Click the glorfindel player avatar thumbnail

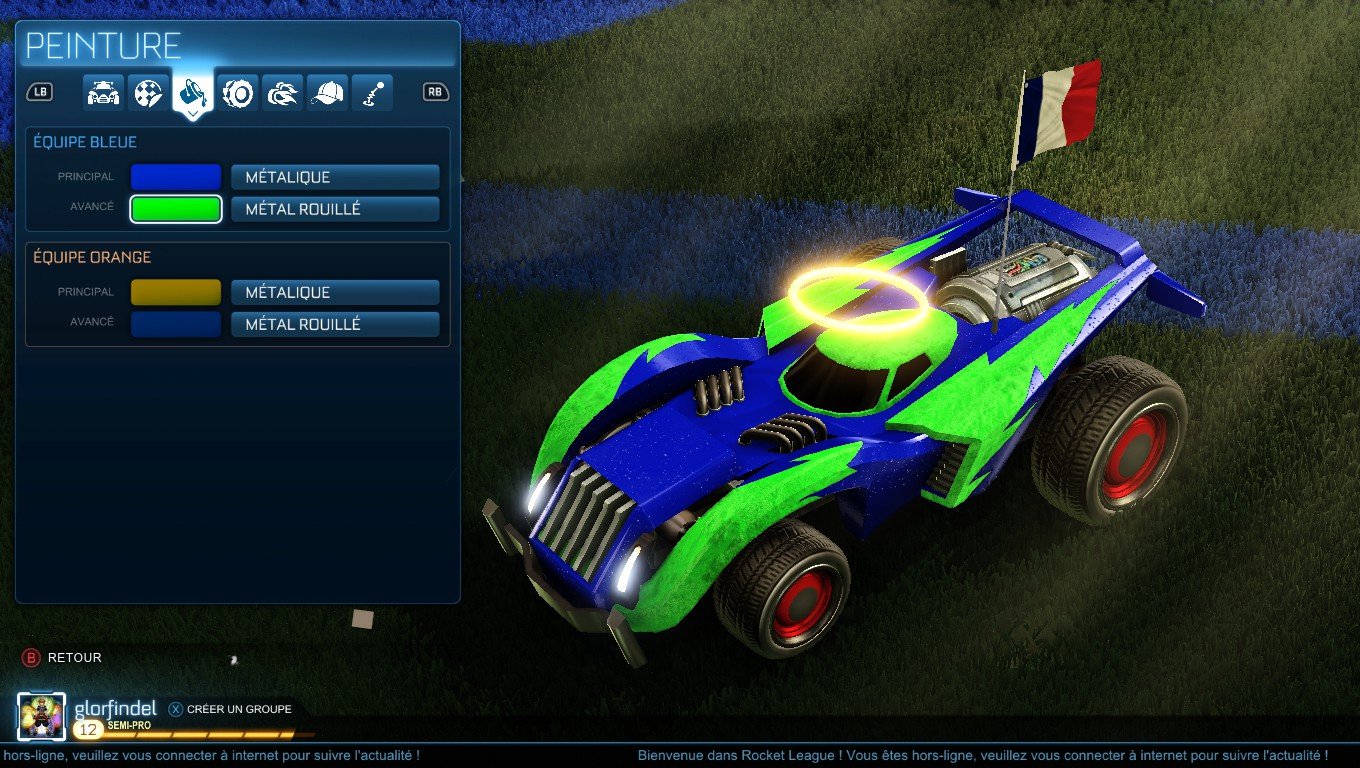point(41,709)
